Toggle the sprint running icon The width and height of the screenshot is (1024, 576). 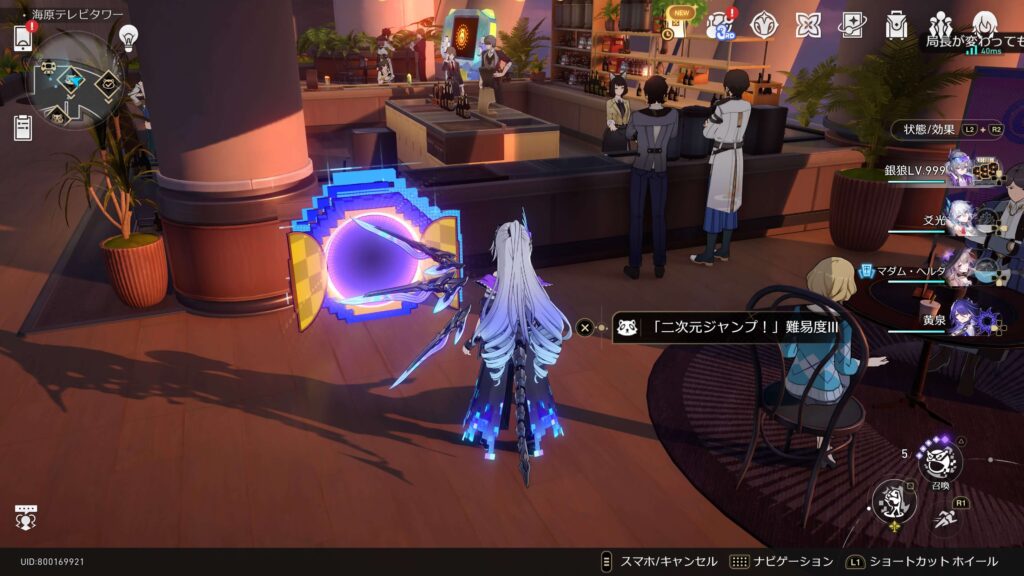click(x=945, y=518)
